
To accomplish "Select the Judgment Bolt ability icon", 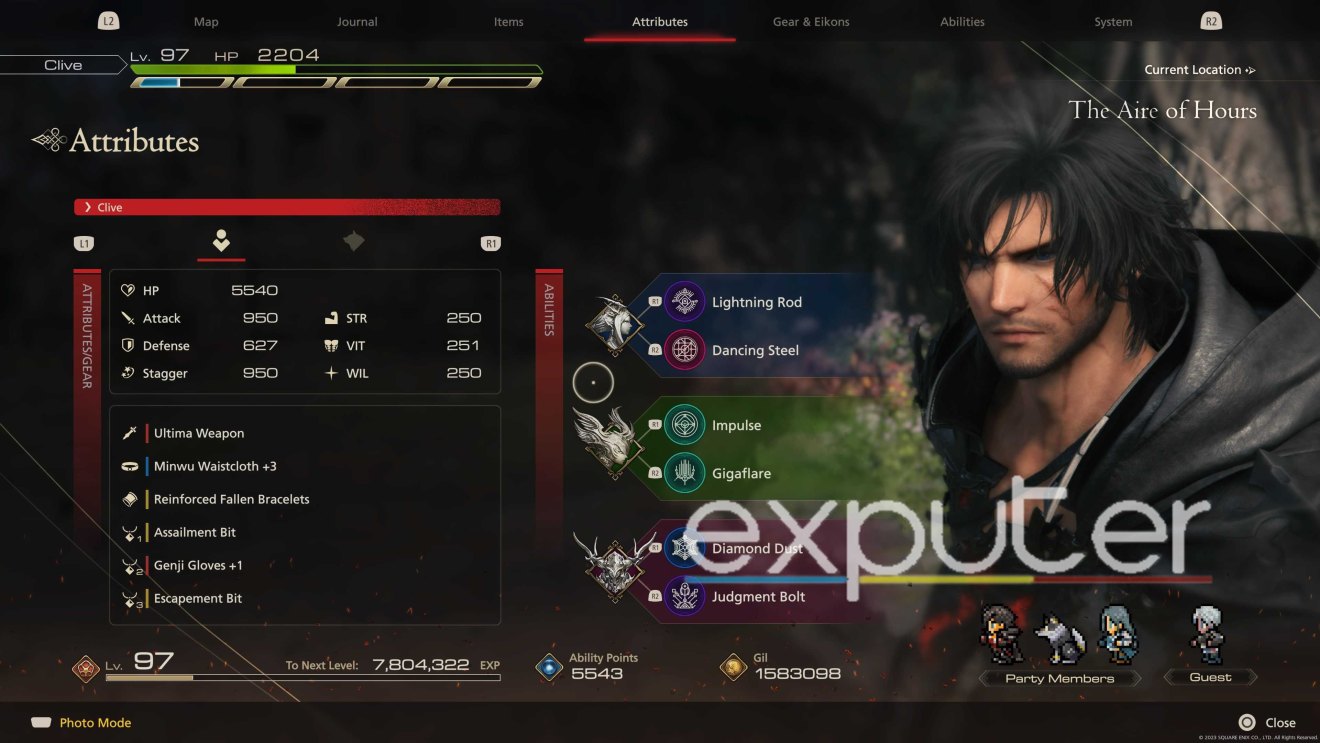I will coord(685,596).
